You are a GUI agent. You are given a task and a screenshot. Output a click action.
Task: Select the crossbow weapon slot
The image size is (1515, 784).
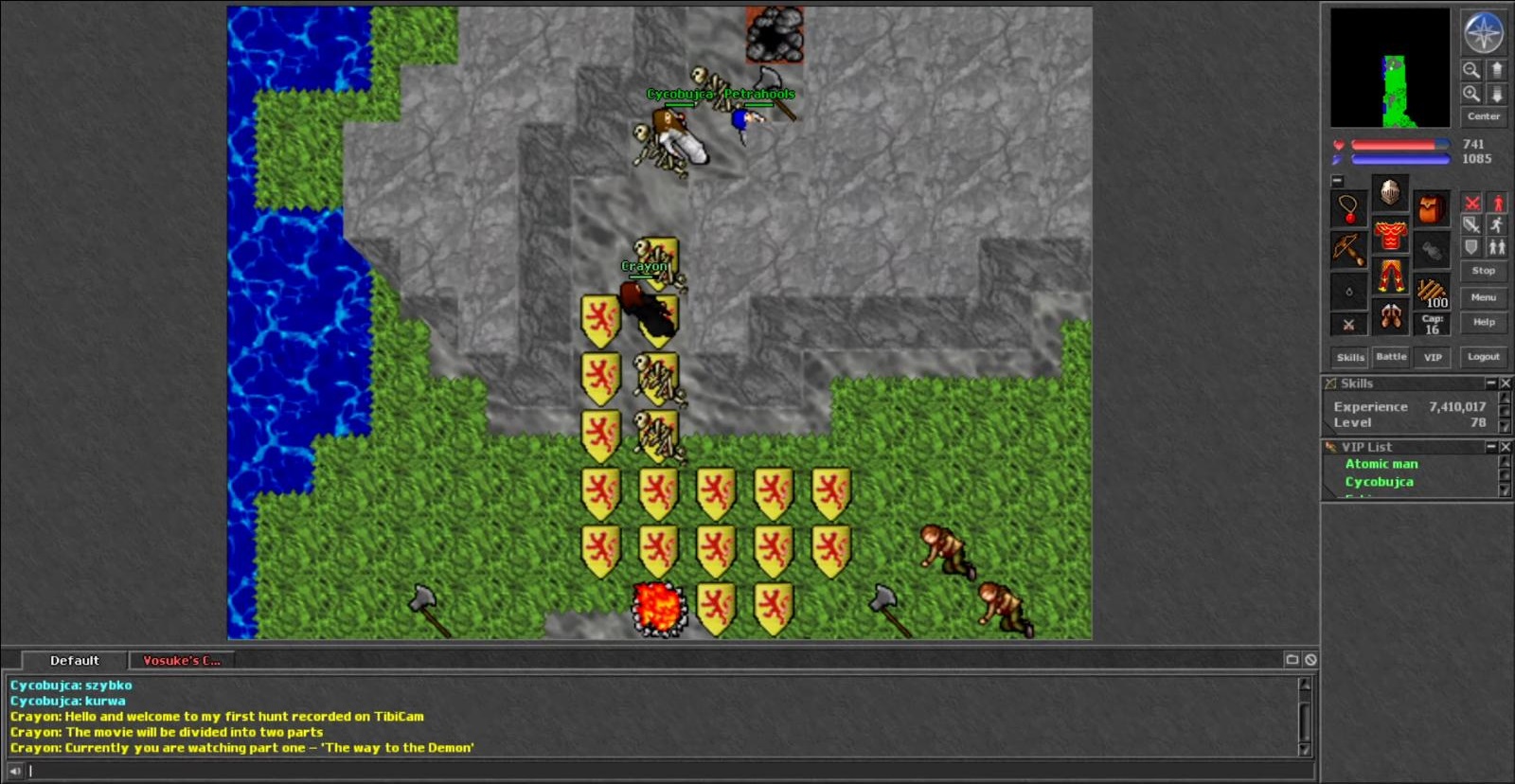tap(1348, 250)
